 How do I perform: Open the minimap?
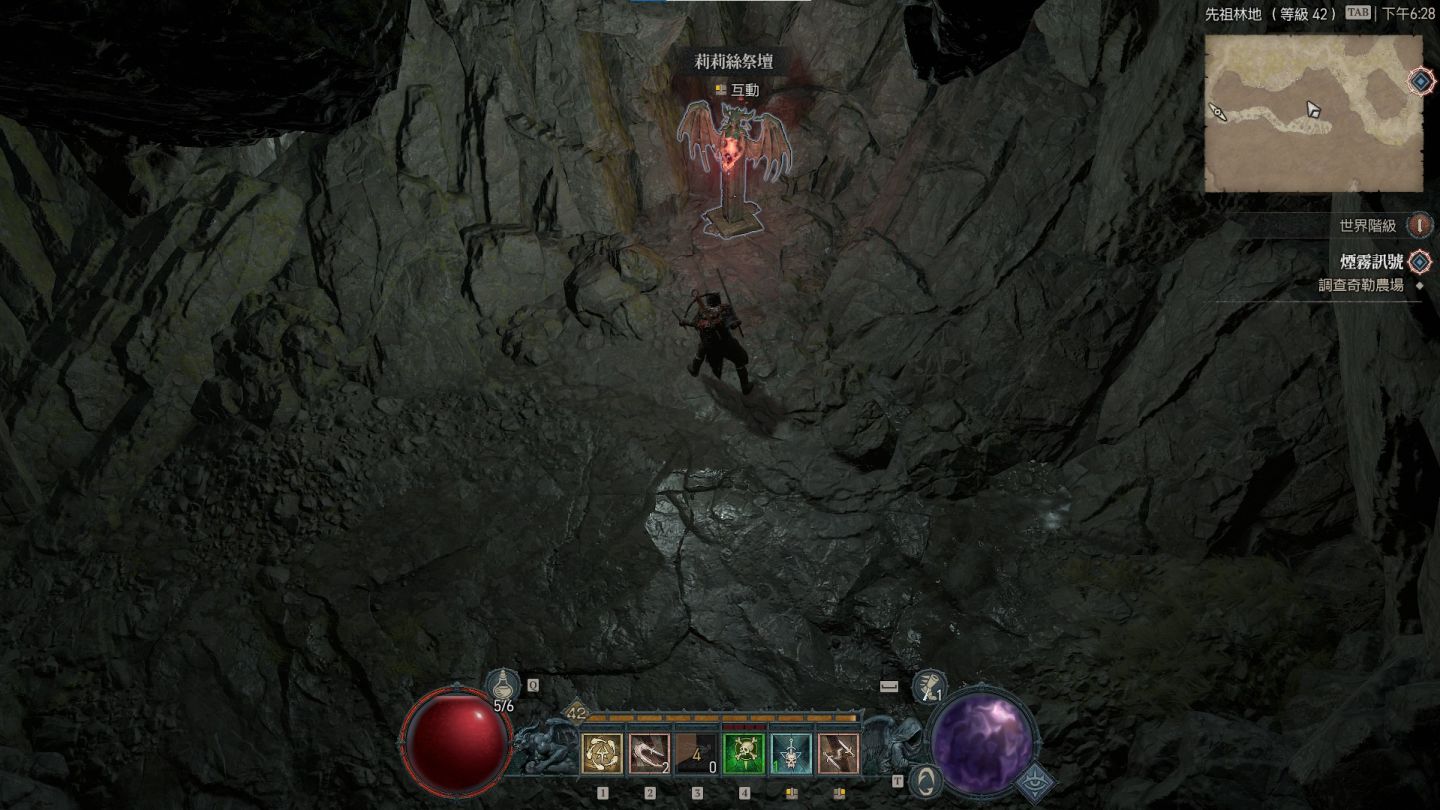pos(1313,113)
